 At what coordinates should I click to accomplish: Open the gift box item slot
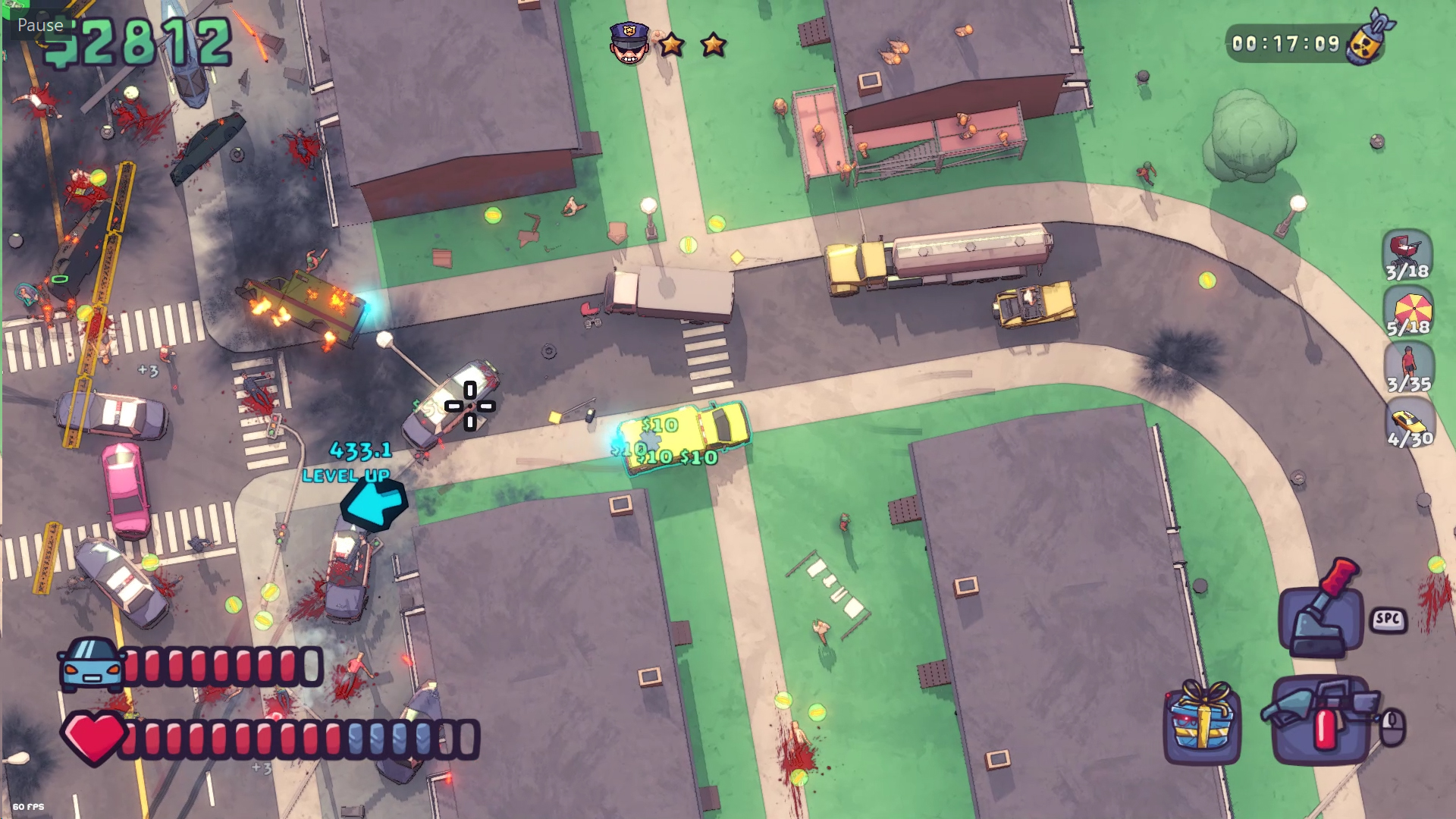click(x=1203, y=721)
